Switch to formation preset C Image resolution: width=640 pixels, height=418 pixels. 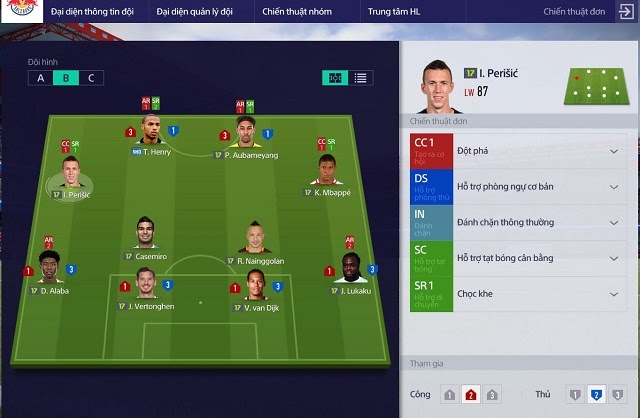tap(91, 78)
